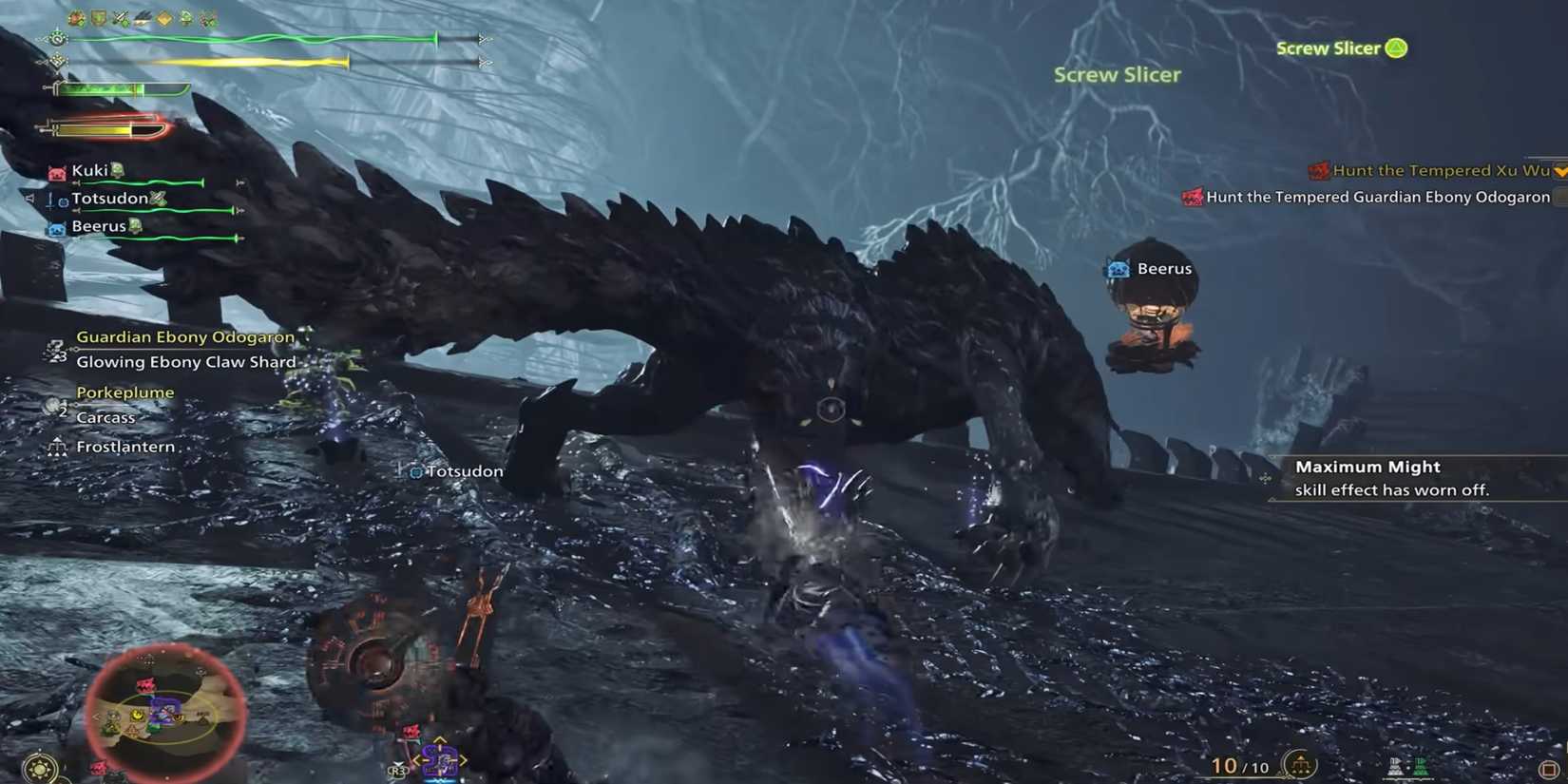Expand the yellow chevron on the Tempered Xu Wu quest
The height and width of the screenshot is (784, 1568).
tap(1559, 172)
